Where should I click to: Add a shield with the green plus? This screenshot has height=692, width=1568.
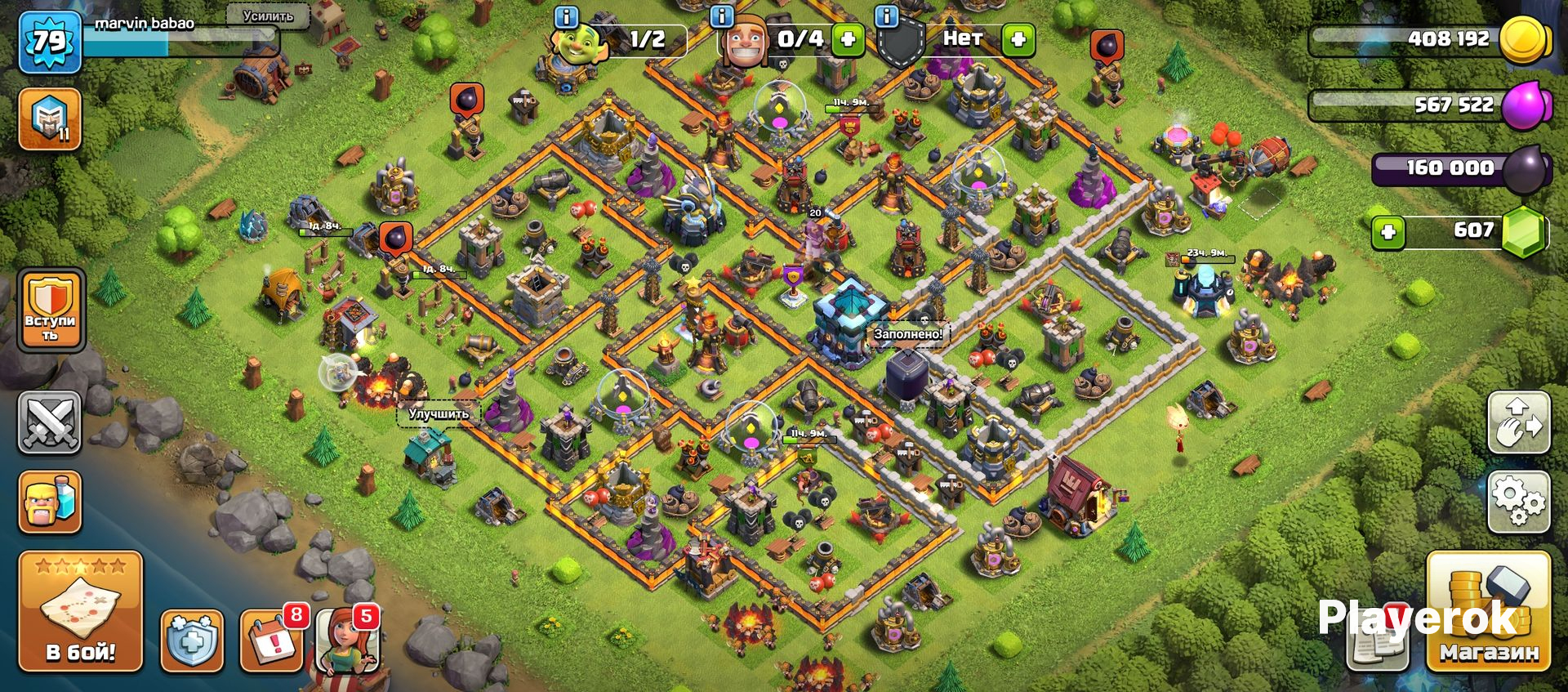coord(1018,39)
